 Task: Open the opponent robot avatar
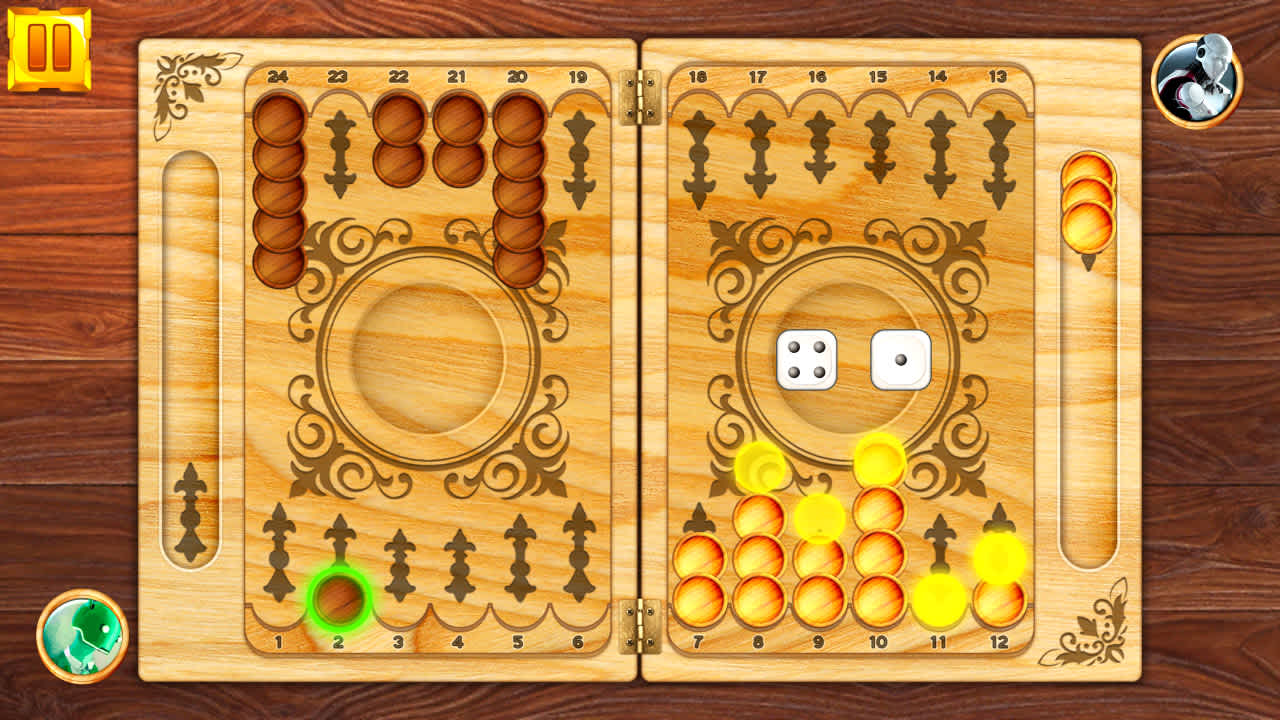[1196, 74]
